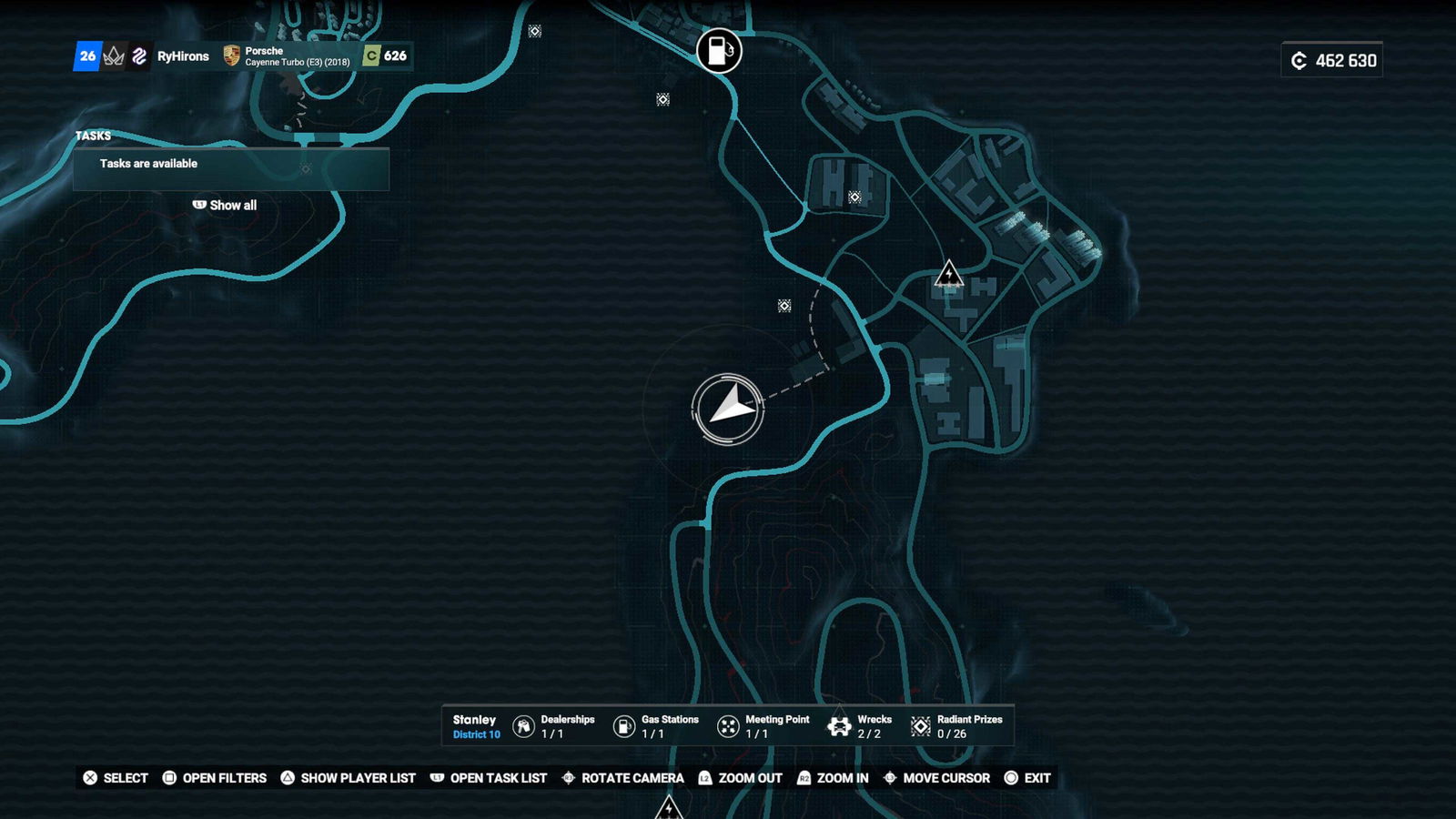
Task: Choose the Dealerships entry in the district bar
Action: tap(554, 726)
